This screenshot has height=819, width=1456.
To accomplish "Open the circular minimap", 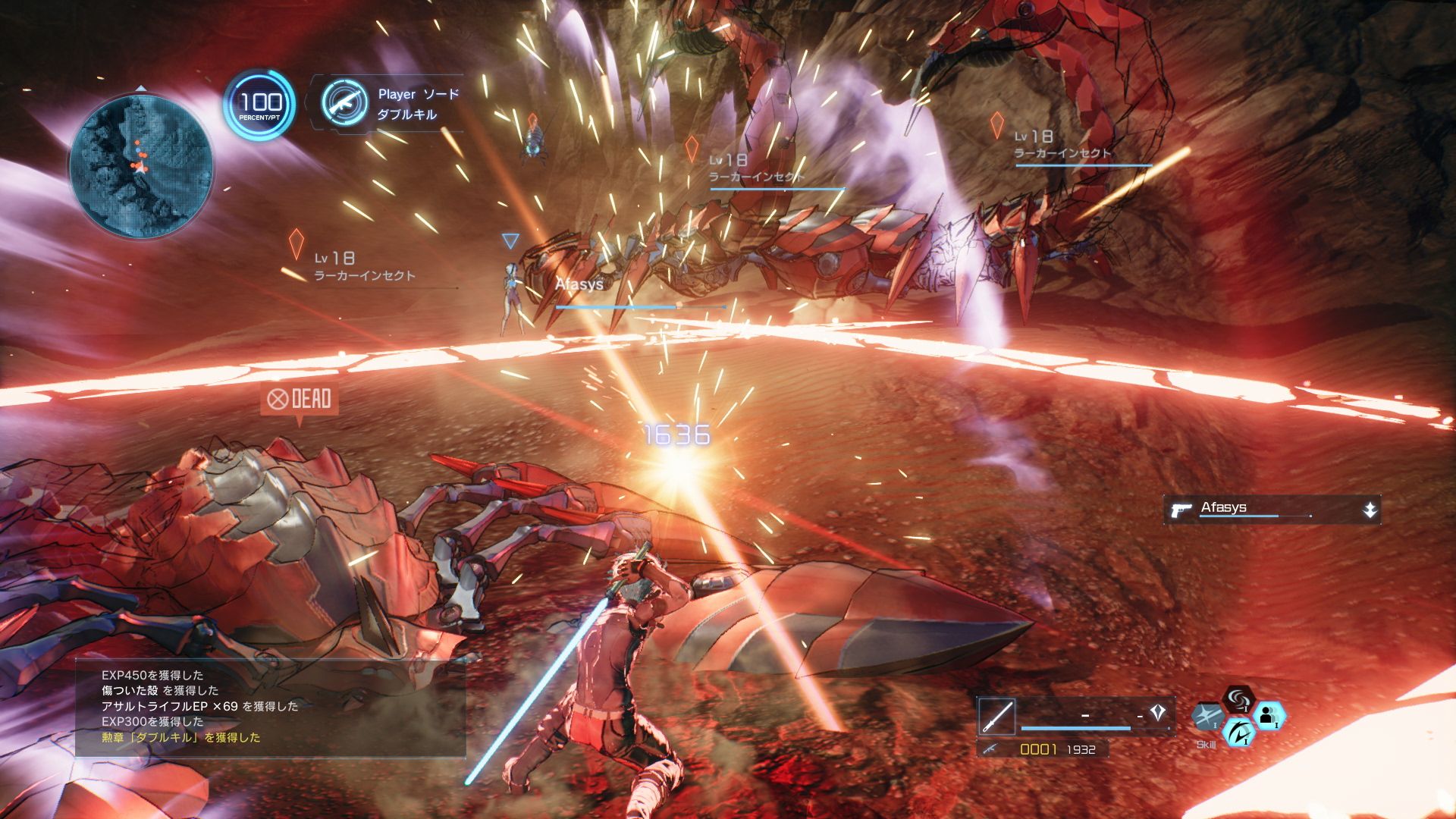I will click(141, 165).
